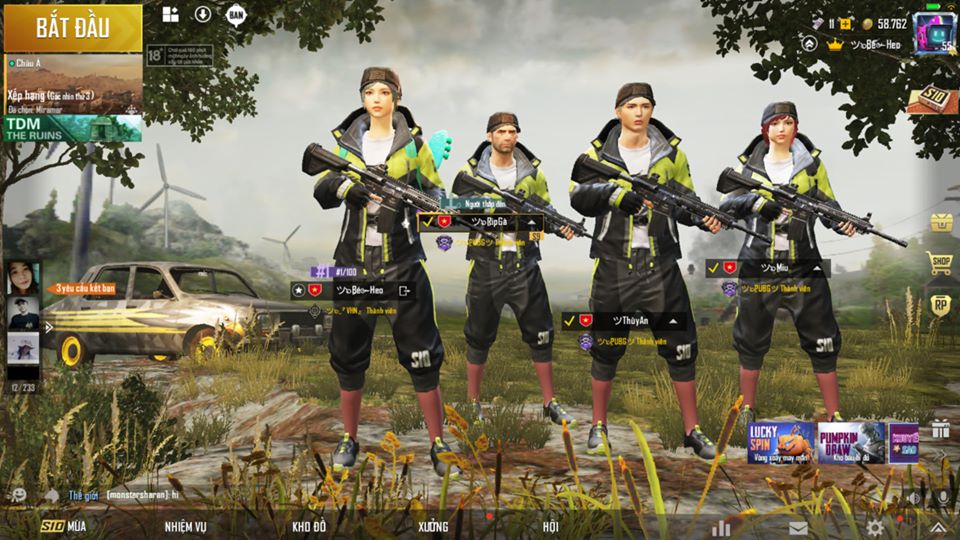Open the SHOP cart icon
The image size is (960, 540).
point(940,263)
